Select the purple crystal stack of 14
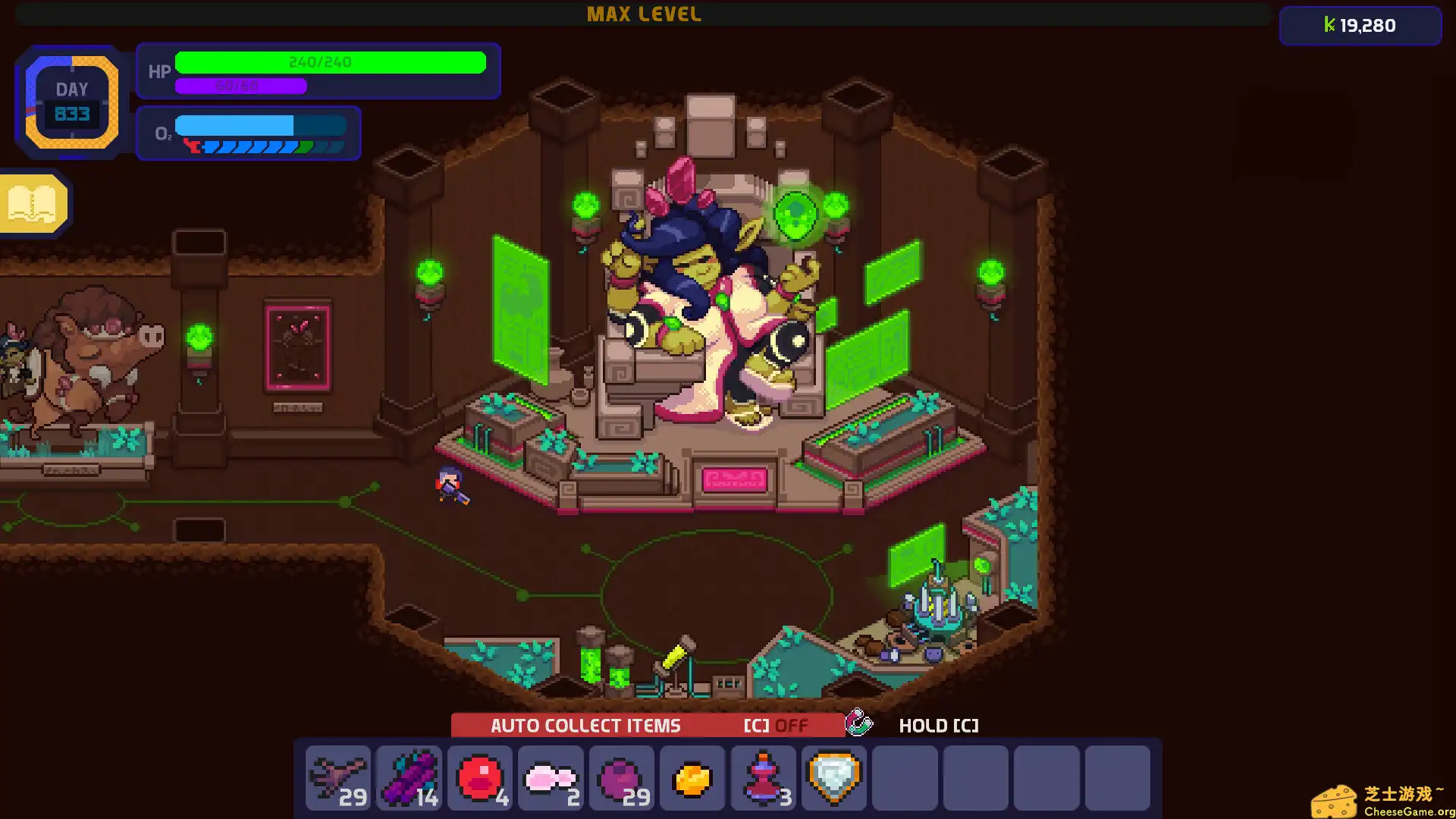 [409, 777]
